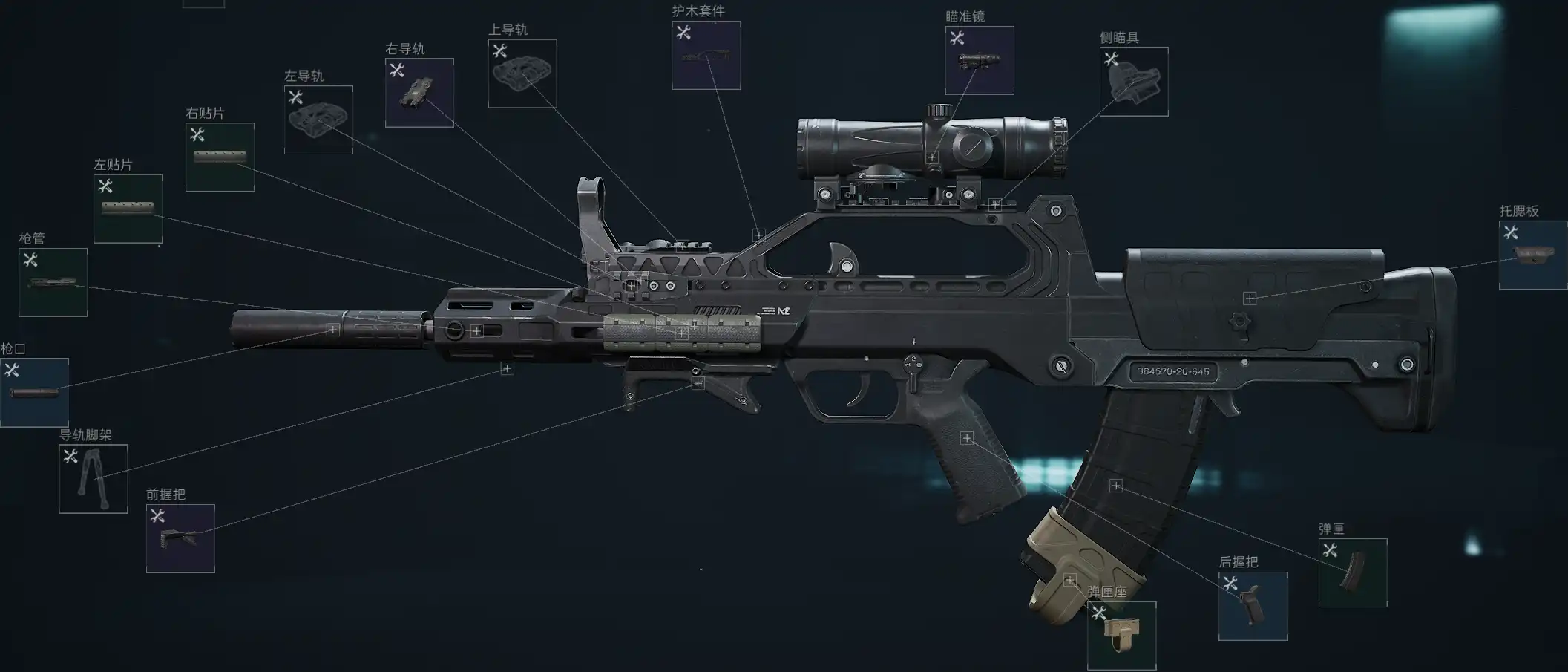Click the 右导轨 right rail slot
The width and height of the screenshot is (1568, 672).
[419, 93]
